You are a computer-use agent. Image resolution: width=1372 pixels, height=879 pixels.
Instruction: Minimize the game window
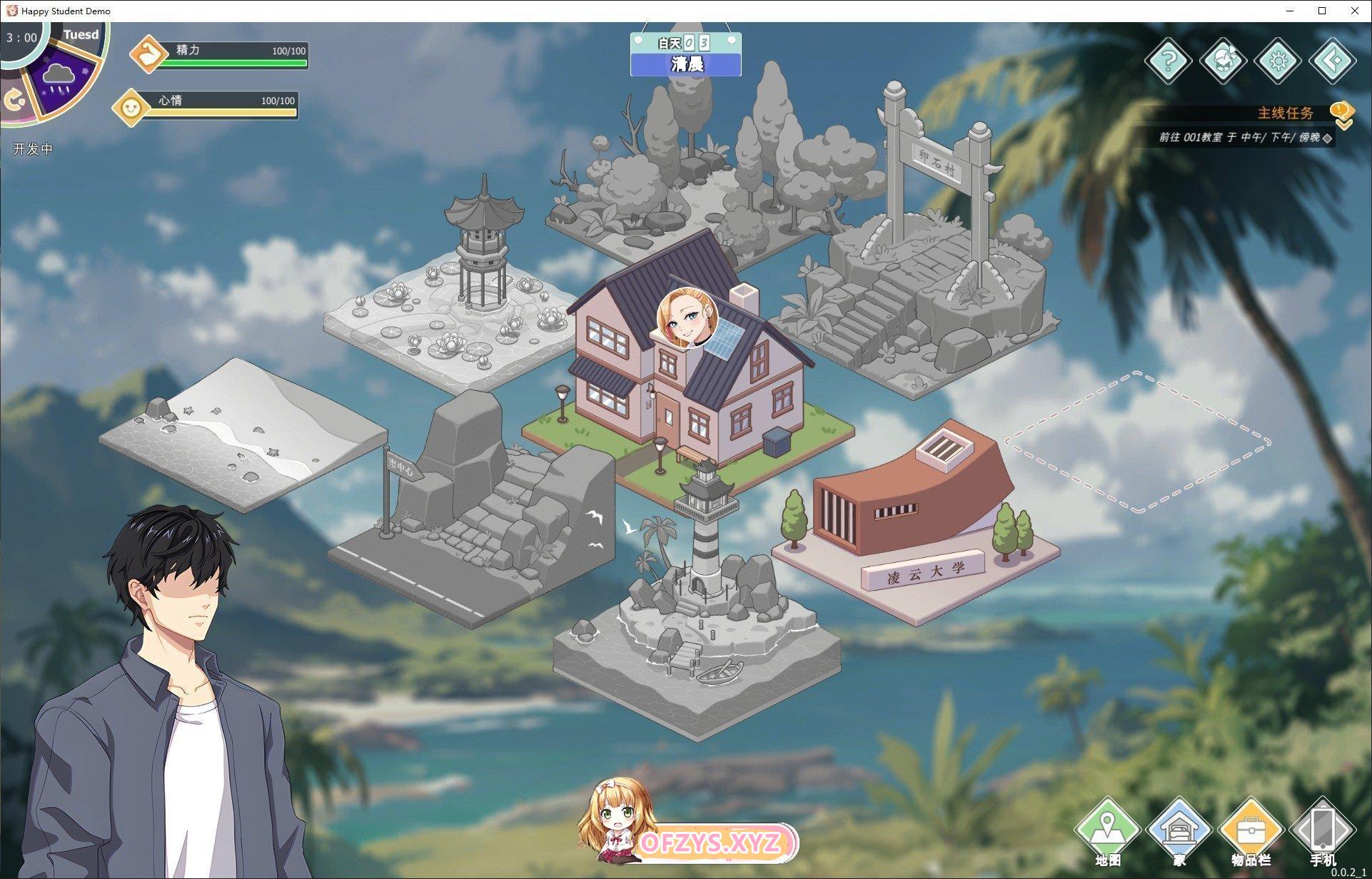(x=1291, y=11)
